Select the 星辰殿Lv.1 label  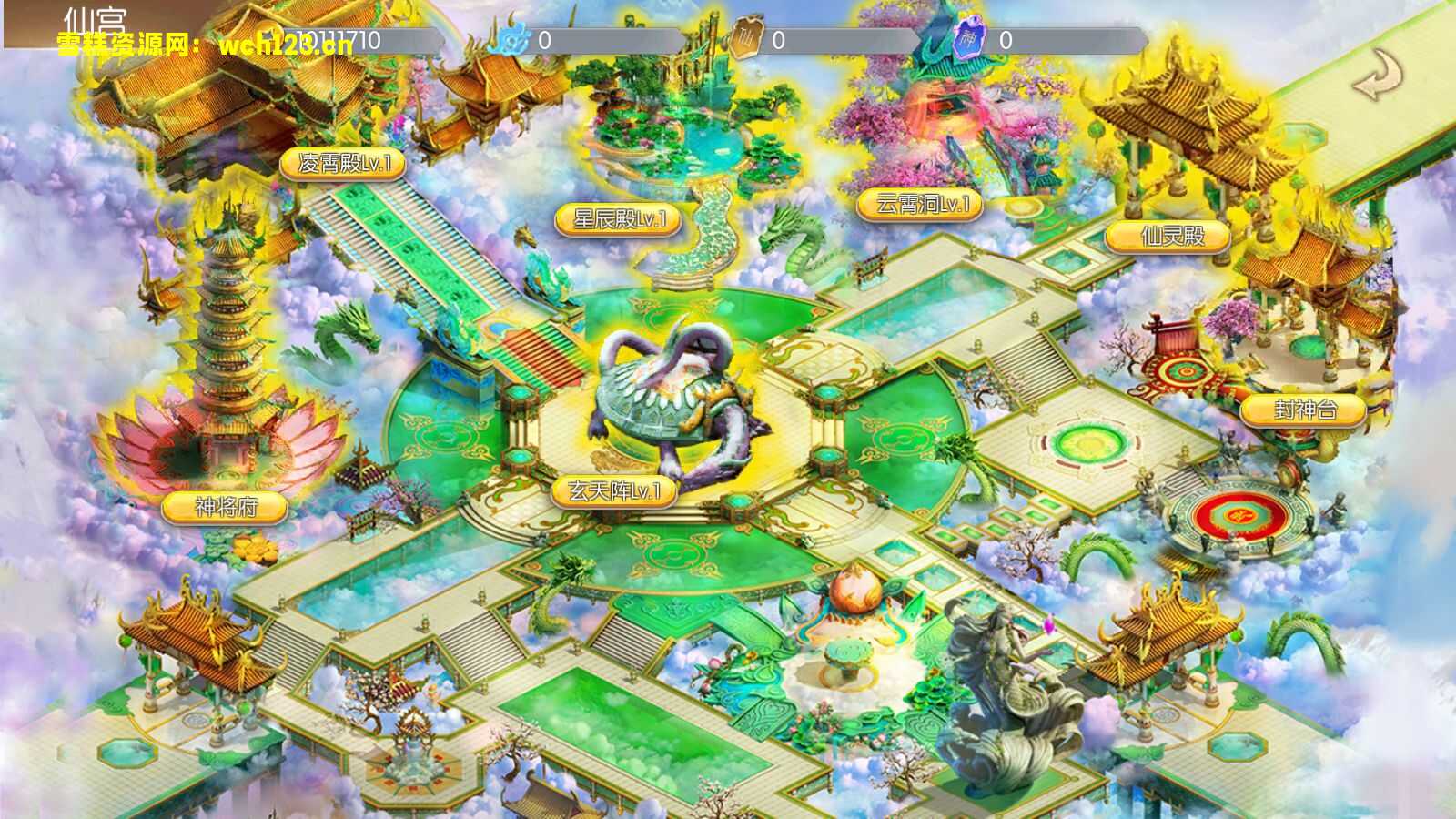coord(619,219)
